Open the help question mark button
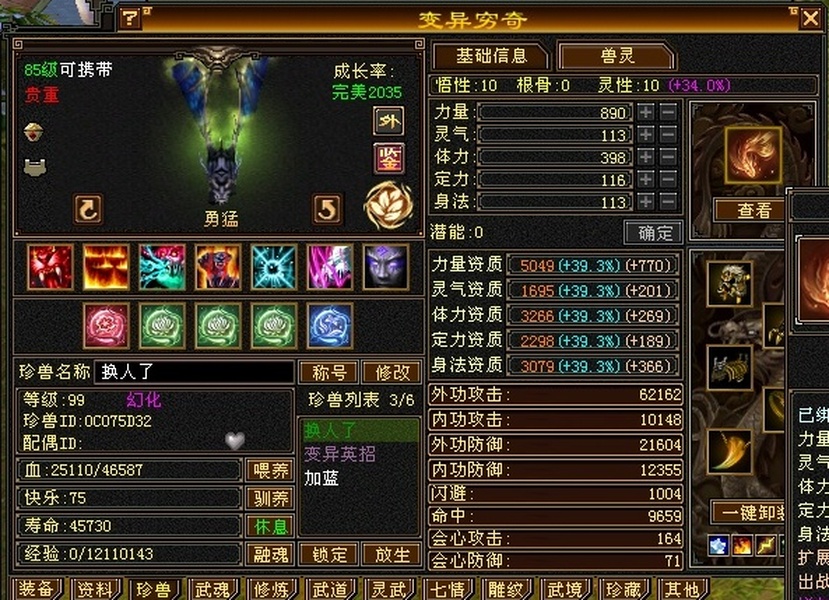 point(131,18)
